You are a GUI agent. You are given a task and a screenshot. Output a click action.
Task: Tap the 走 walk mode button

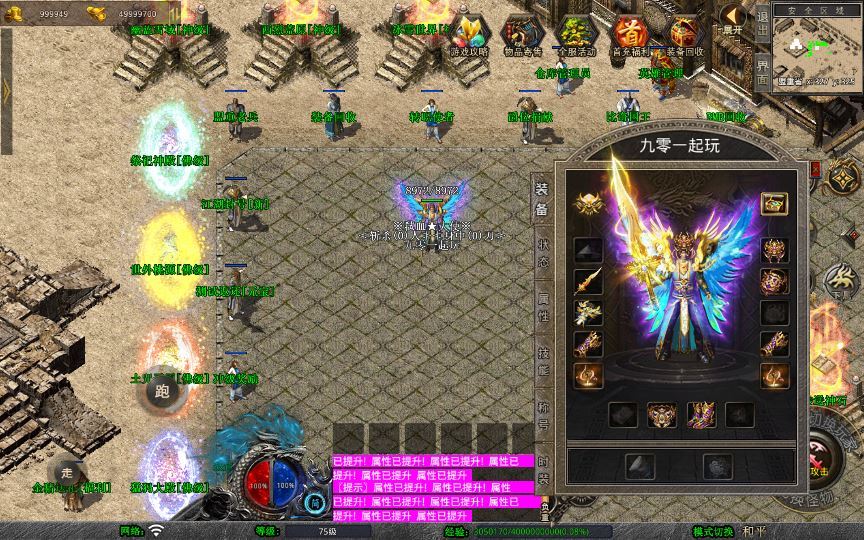(68, 472)
